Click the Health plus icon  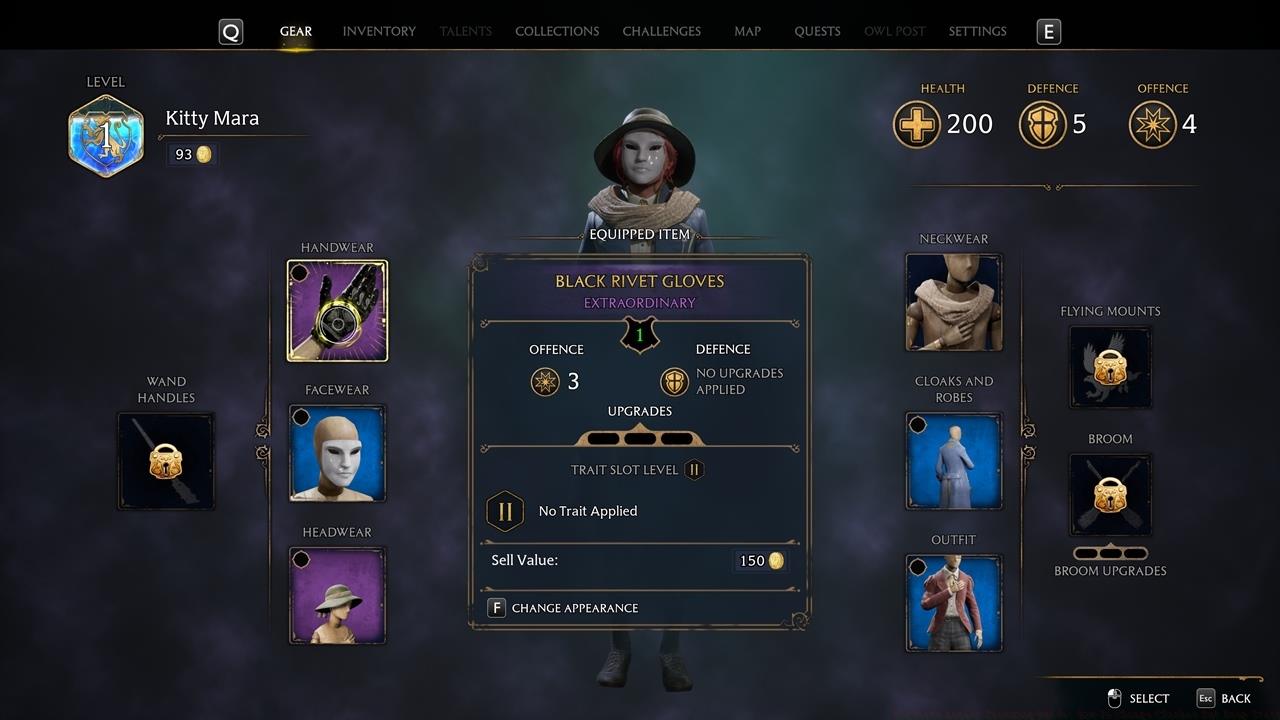(916, 124)
